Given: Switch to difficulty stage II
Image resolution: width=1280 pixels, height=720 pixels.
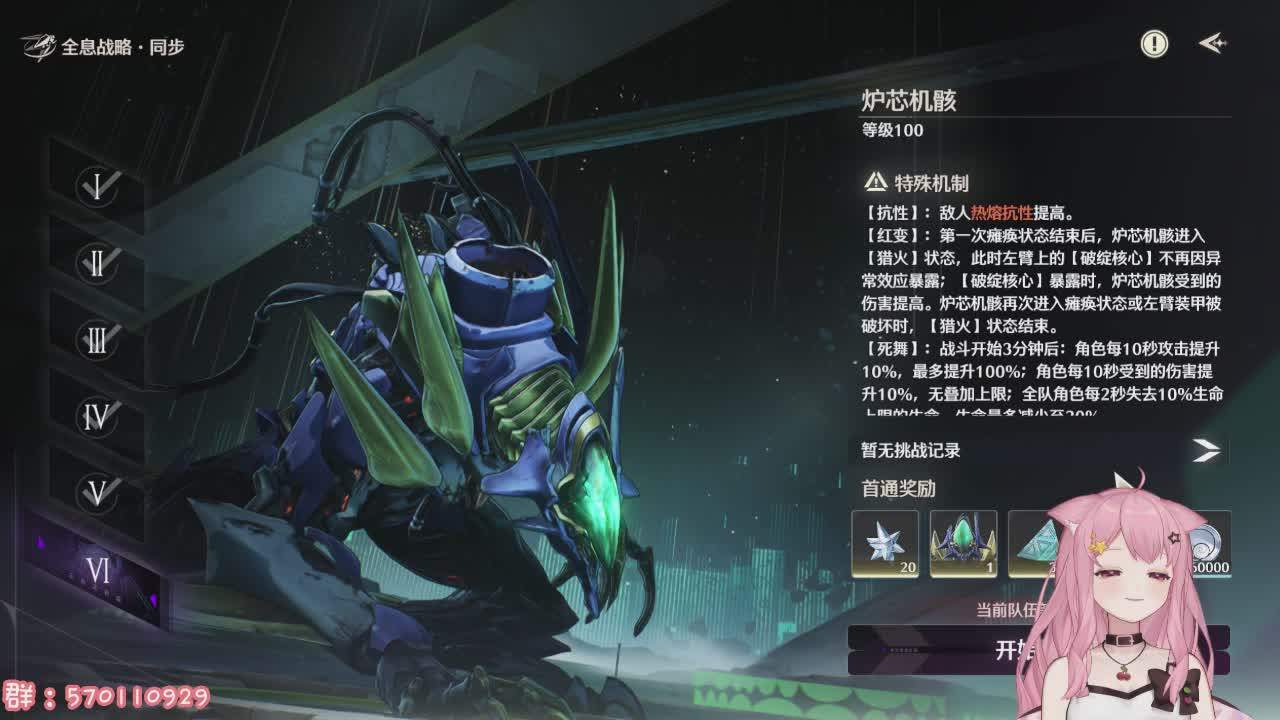Looking at the screenshot, I should tap(97, 263).
